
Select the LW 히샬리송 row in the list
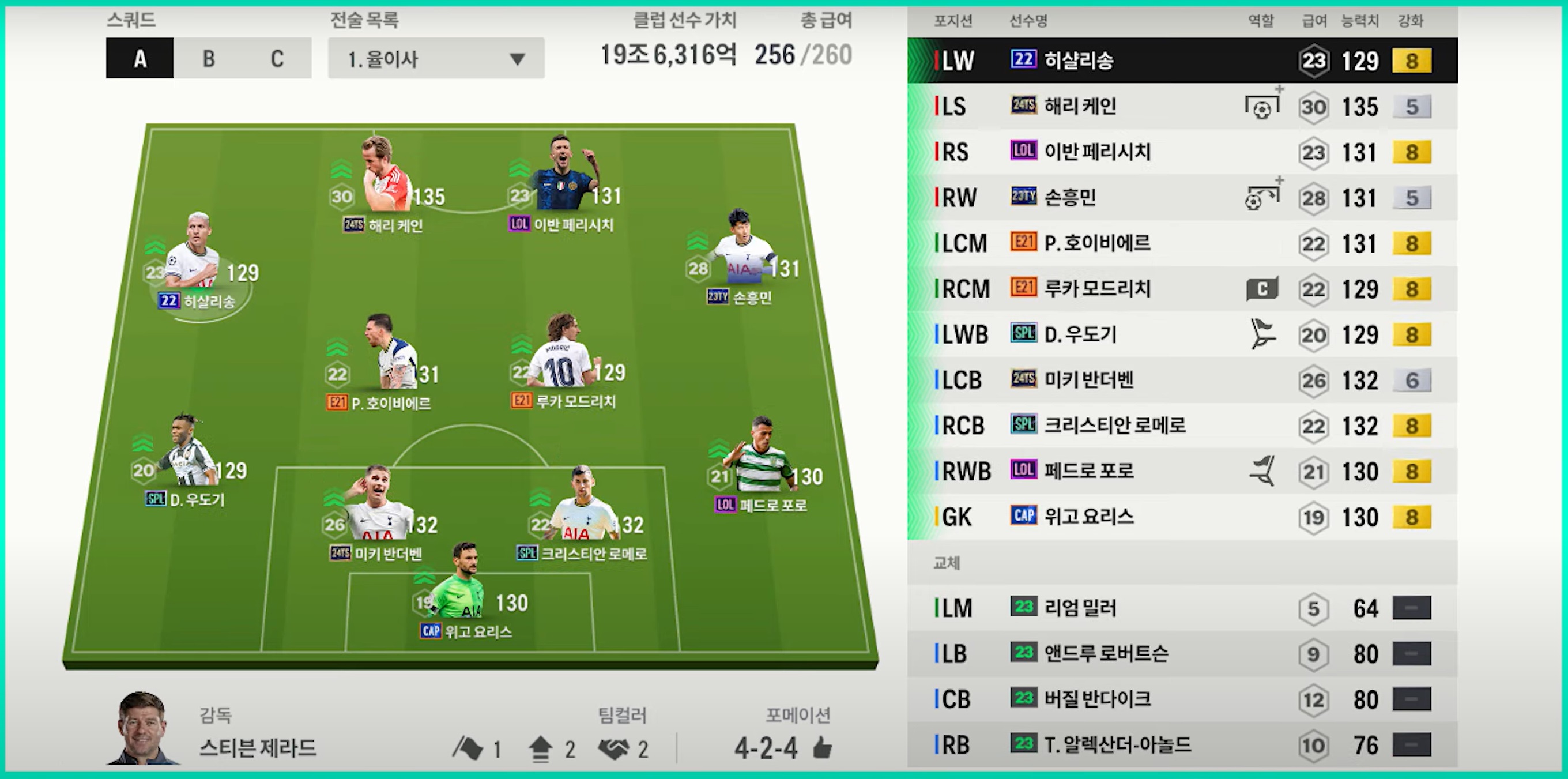click(x=1181, y=61)
